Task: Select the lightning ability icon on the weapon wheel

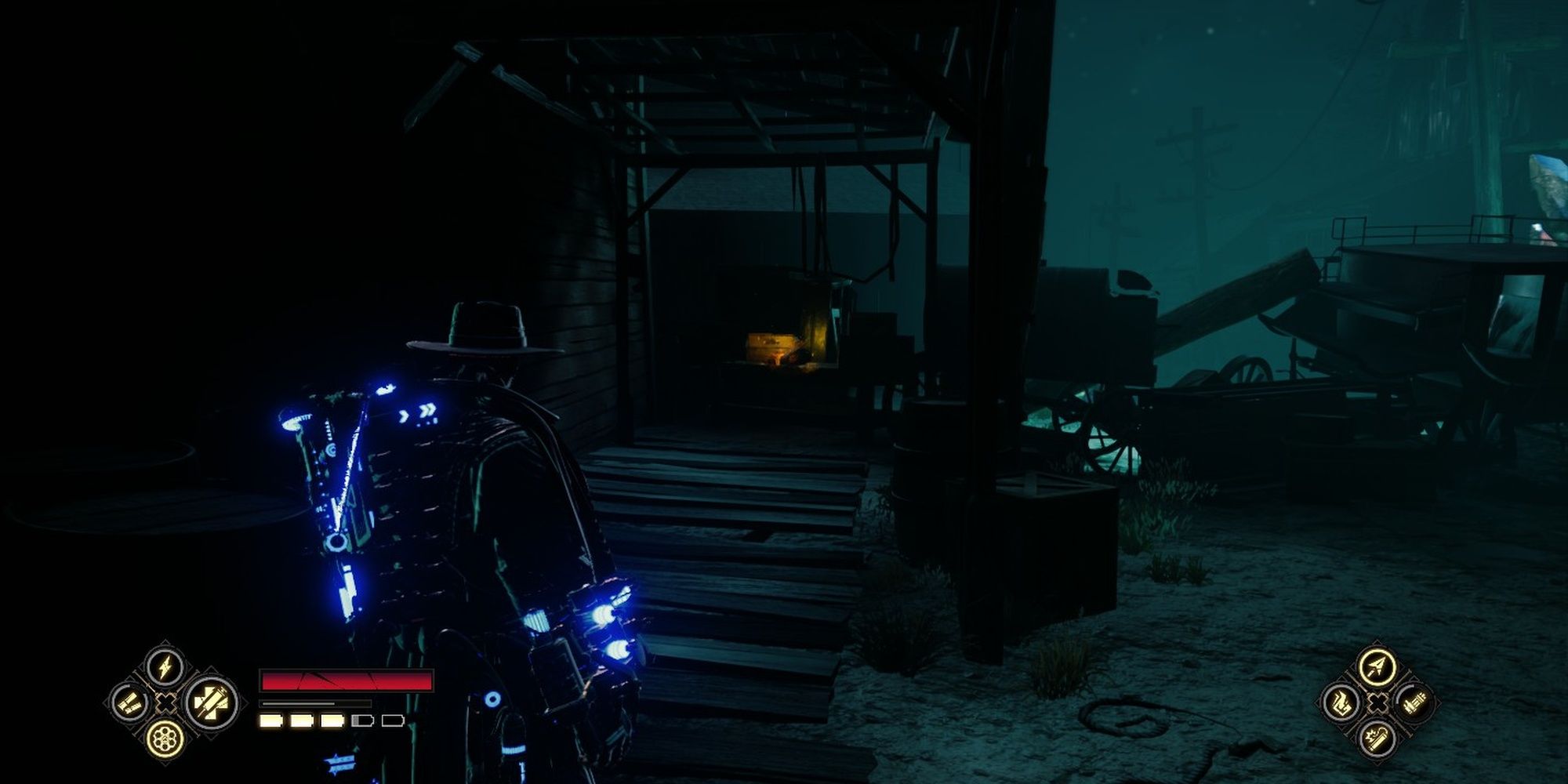Action: point(163,667)
